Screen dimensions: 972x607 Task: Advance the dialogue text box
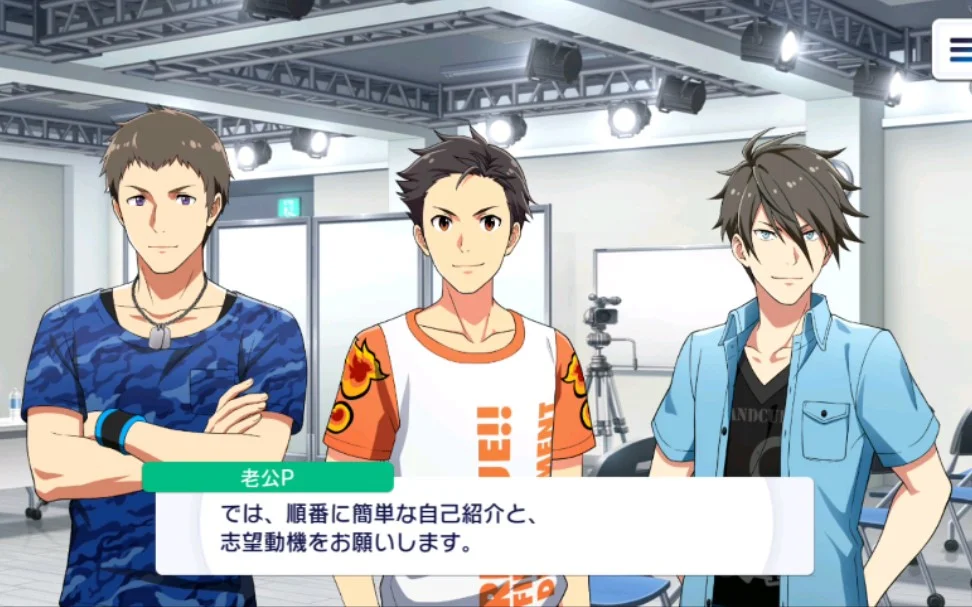click(x=484, y=527)
